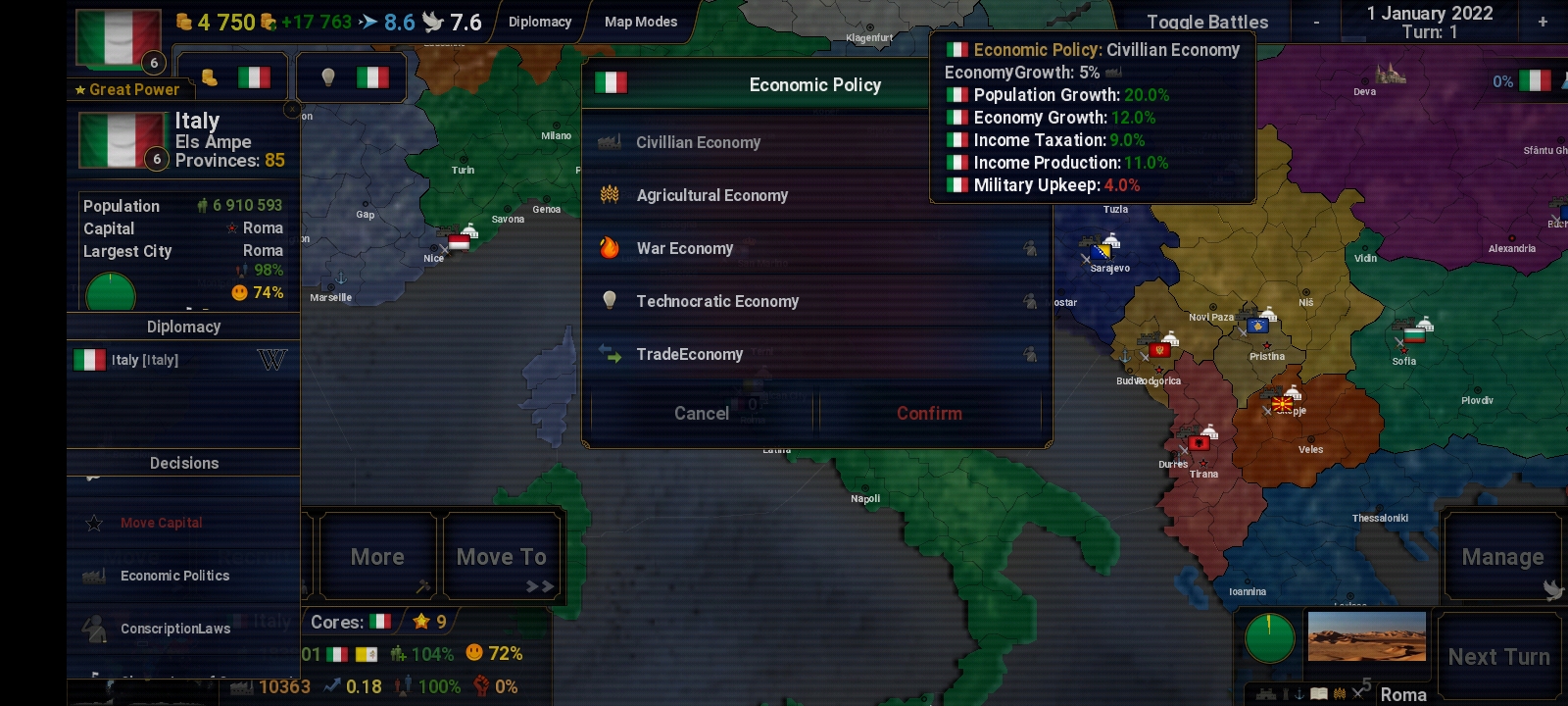This screenshot has width=1568, height=706.
Task: Open the More actions button
Action: pos(377,557)
